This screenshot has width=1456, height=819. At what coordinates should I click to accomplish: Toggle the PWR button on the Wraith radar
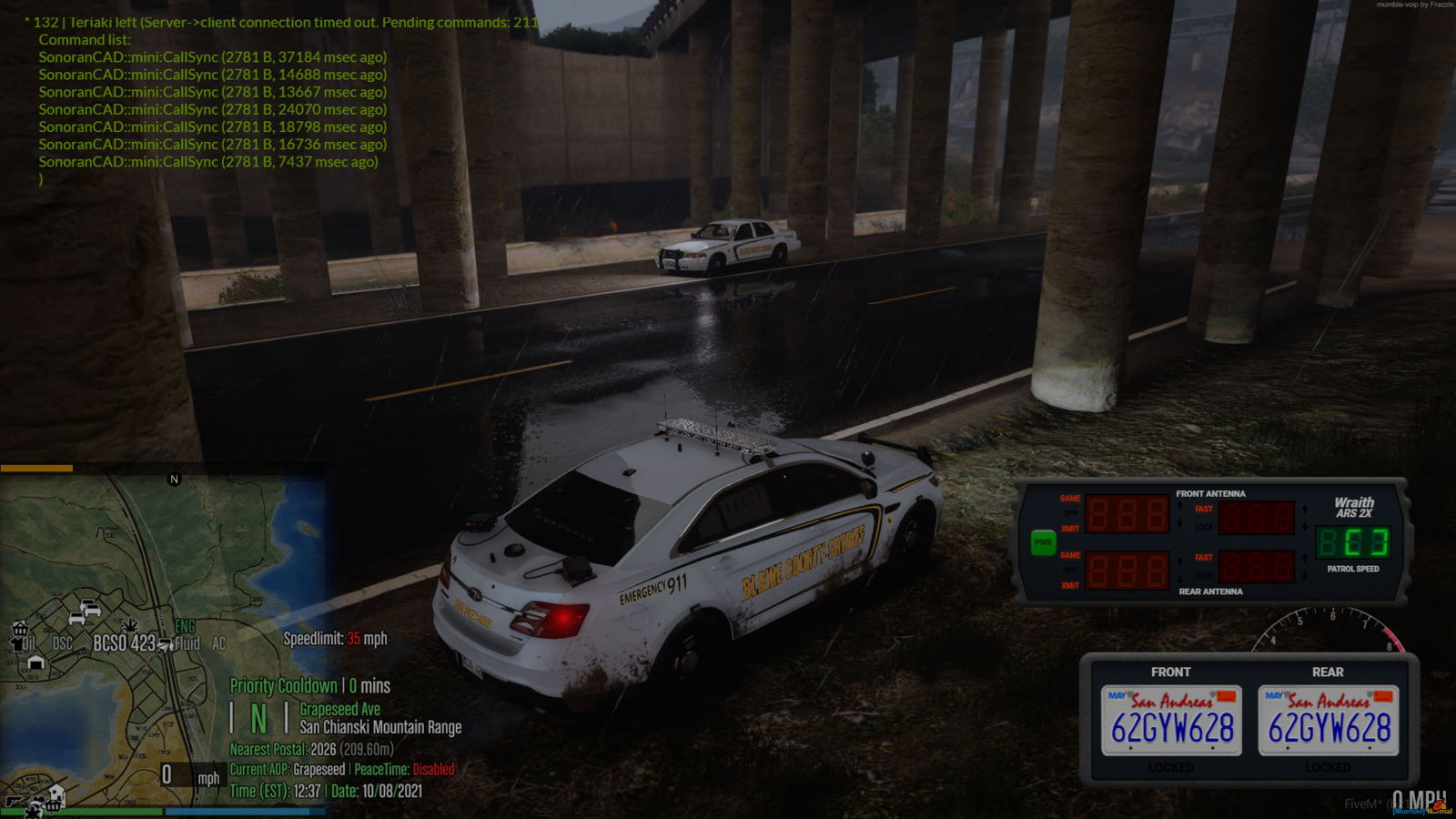[x=1043, y=541]
